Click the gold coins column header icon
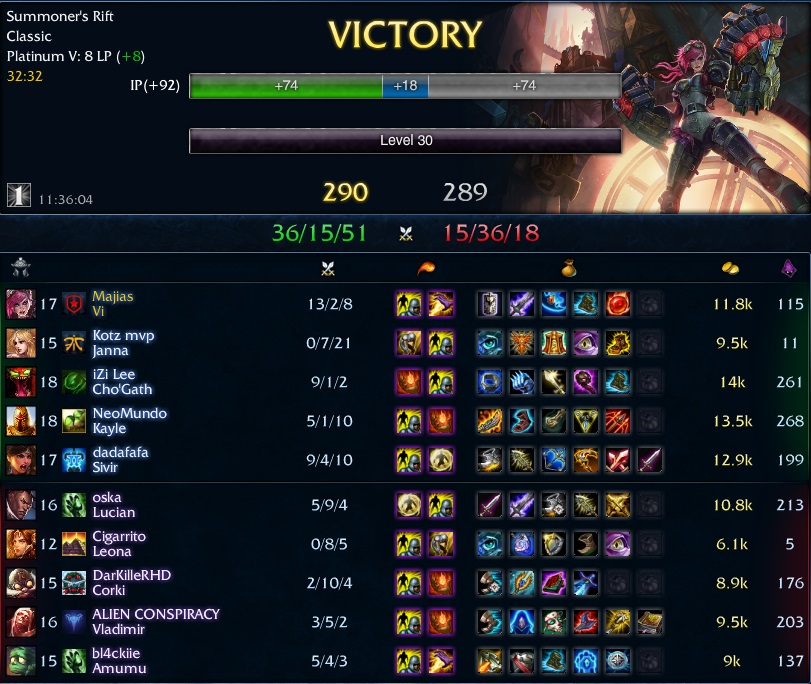Image resolution: width=811 pixels, height=684 pixels. 730,268
